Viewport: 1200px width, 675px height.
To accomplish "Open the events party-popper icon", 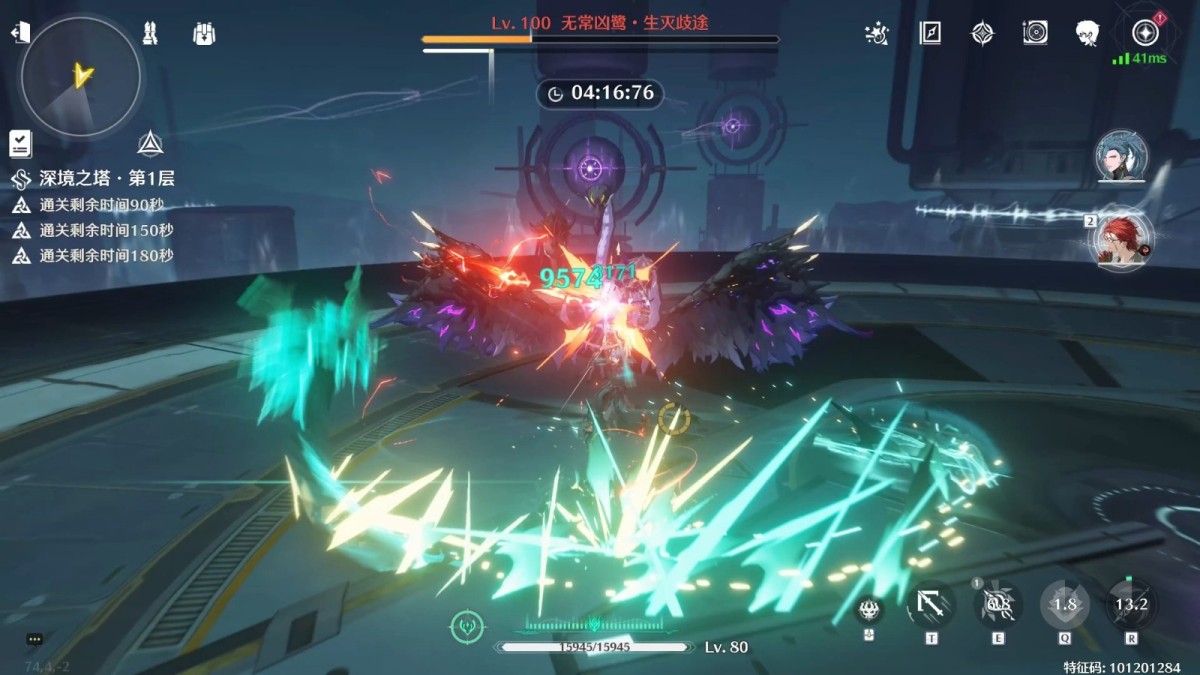I will [877, 34].
